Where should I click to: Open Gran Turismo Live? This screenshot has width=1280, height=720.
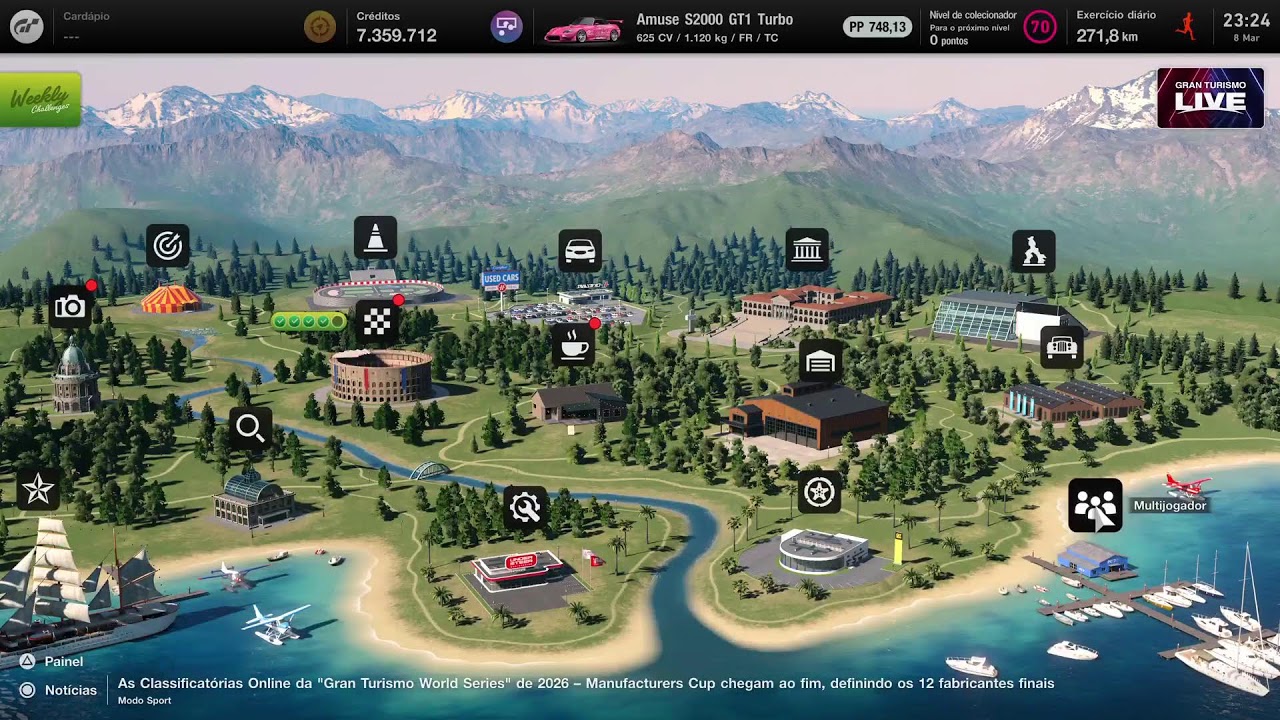[x=1210, y=98]
